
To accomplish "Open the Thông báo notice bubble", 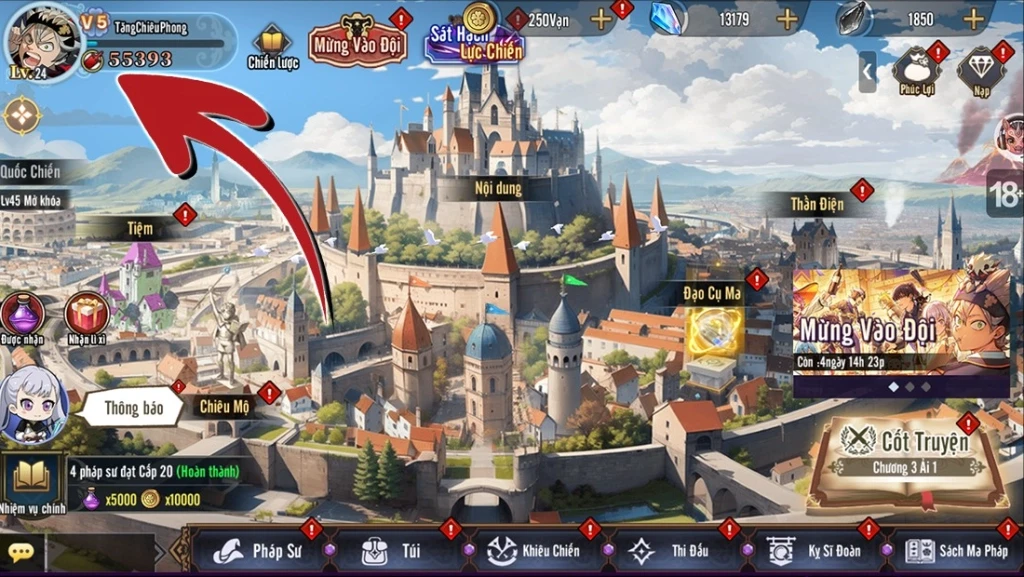I will (133, 408).
